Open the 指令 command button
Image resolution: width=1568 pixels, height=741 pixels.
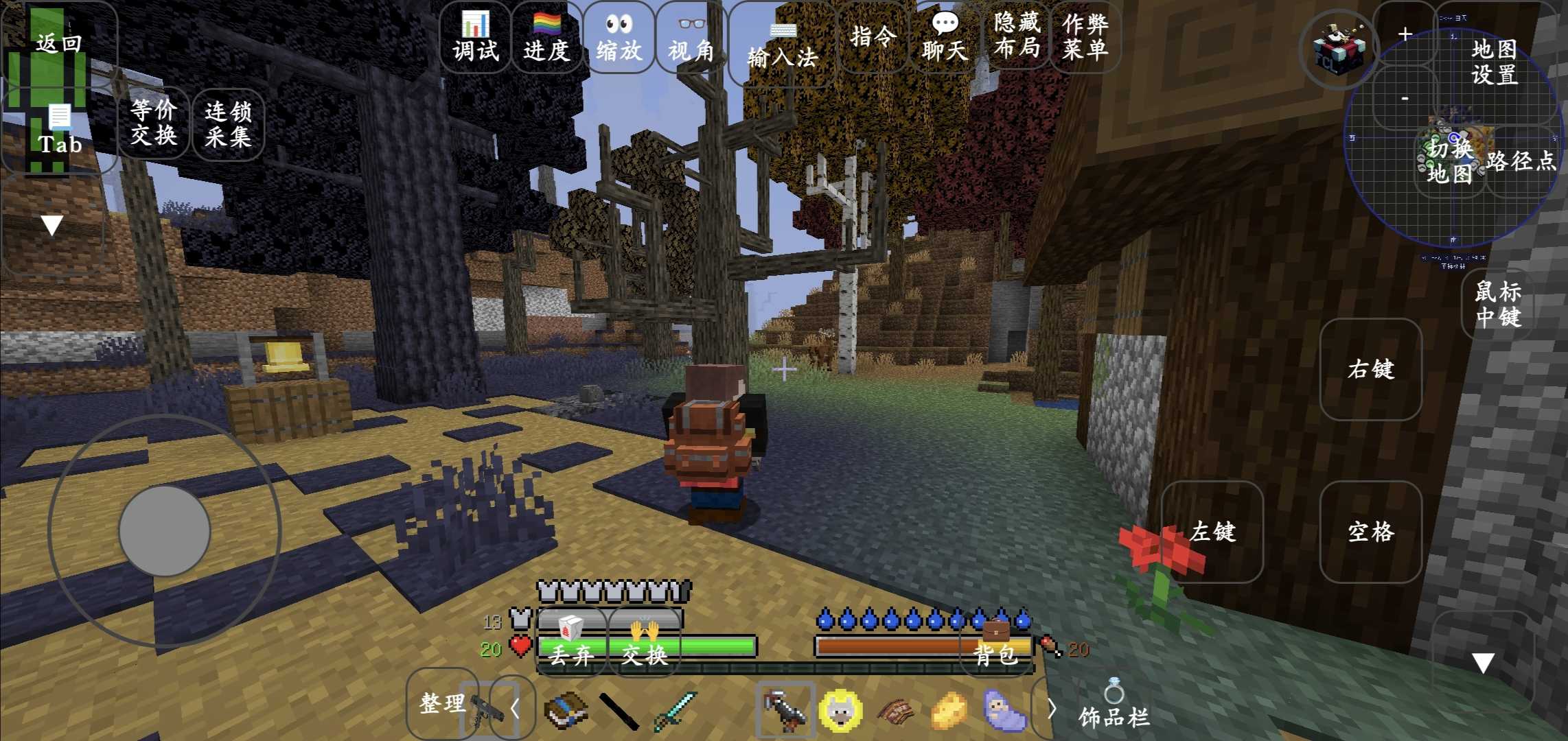pyautogui.click(x=873, y=36)
